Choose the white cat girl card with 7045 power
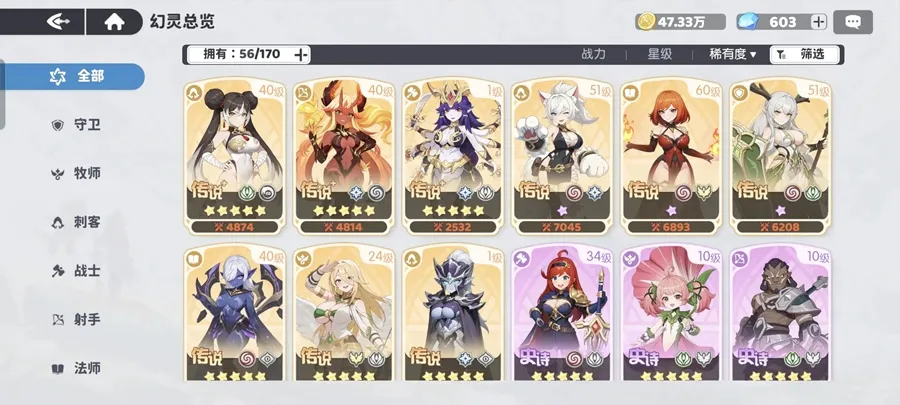The height and width of the screenshot is (405, 900). coord(557,153)
